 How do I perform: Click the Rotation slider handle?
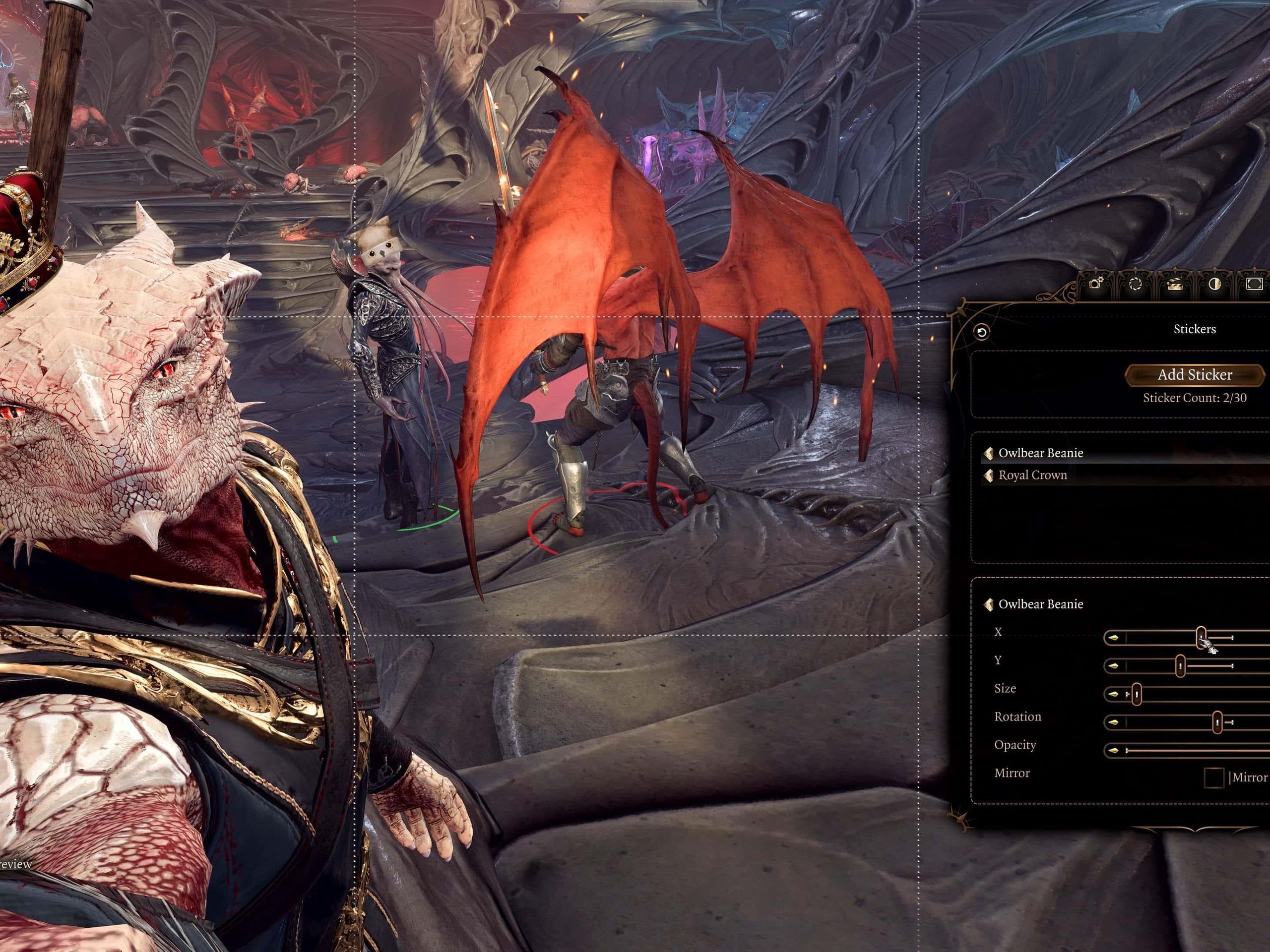coord(1217,722)
